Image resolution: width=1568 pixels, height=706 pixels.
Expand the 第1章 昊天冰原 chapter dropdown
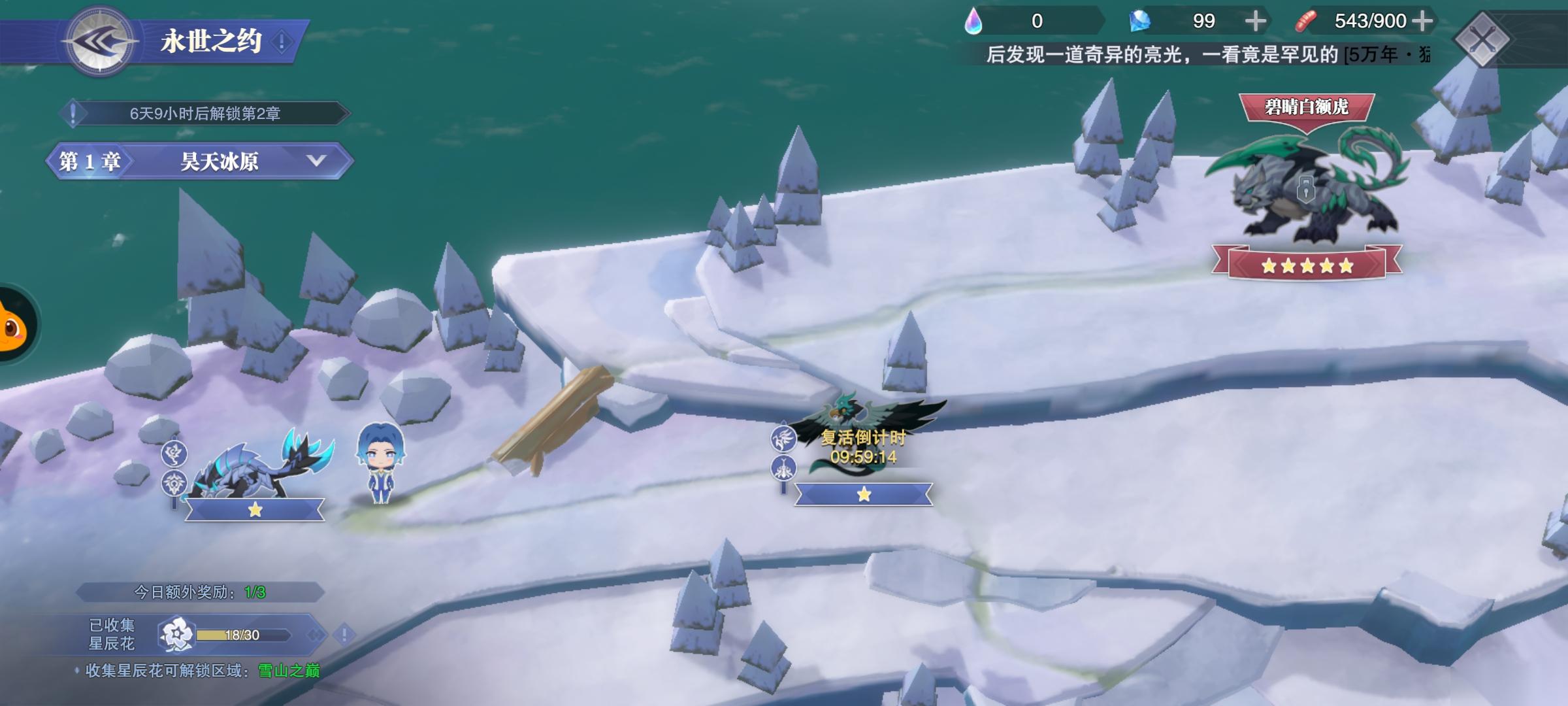pos(316,161)
